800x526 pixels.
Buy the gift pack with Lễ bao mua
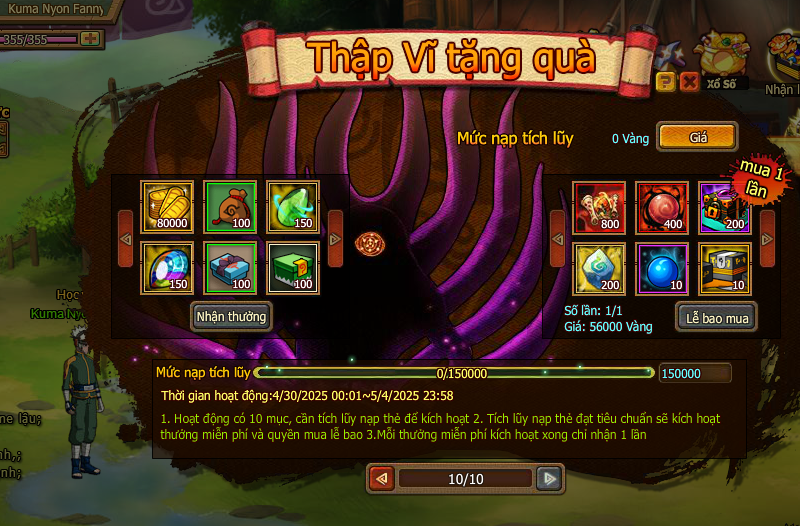(x=715, y=317)
